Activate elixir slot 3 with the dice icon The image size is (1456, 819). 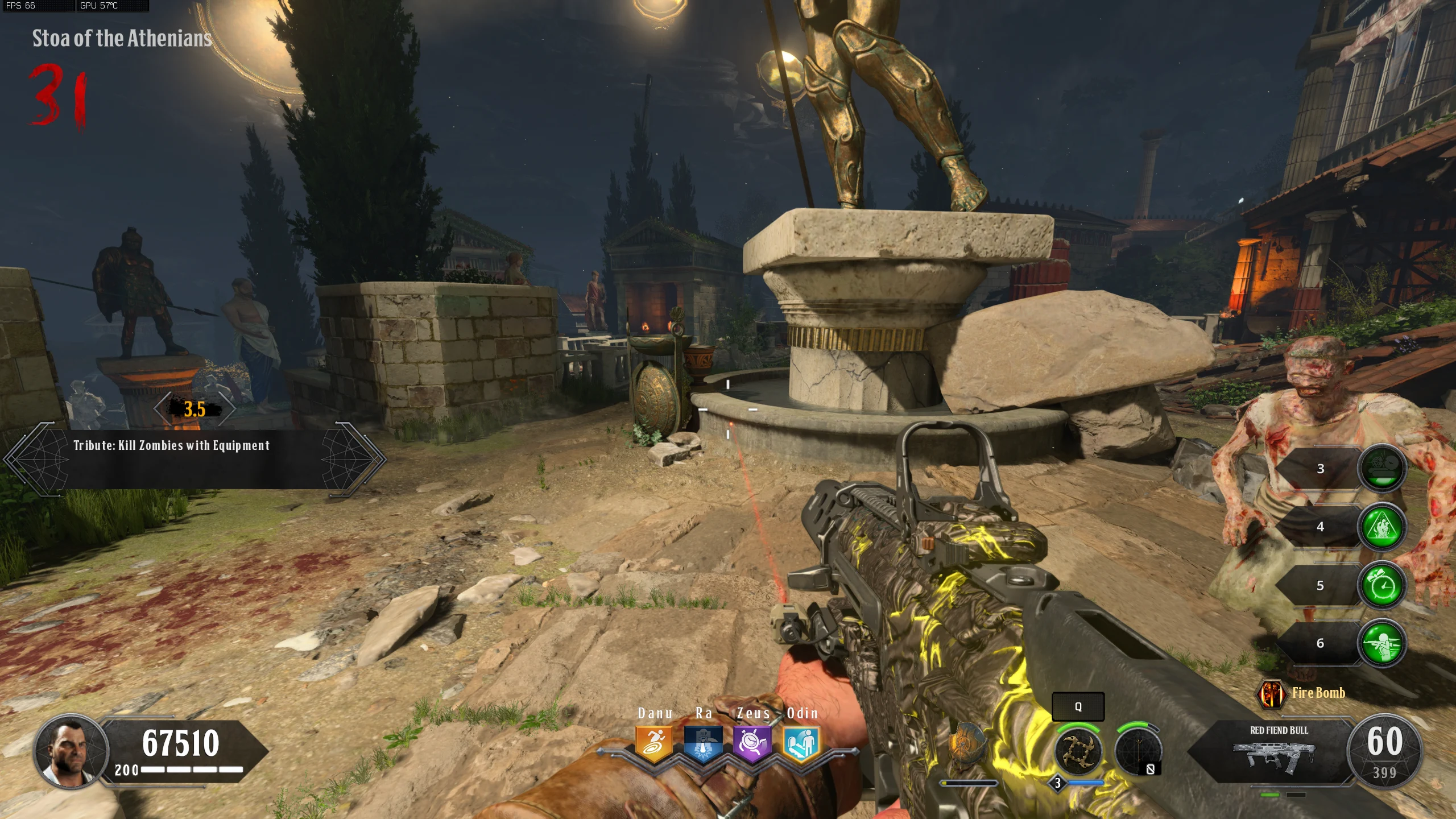point(1382,469)
